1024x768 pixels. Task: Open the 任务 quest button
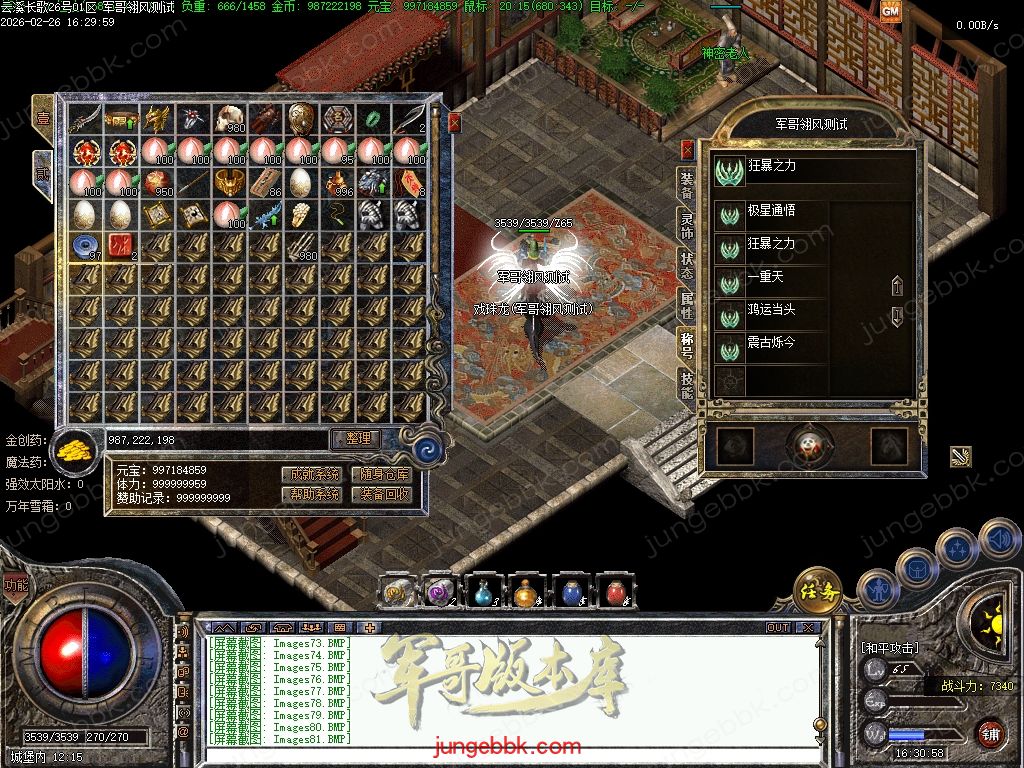[817, 591]
